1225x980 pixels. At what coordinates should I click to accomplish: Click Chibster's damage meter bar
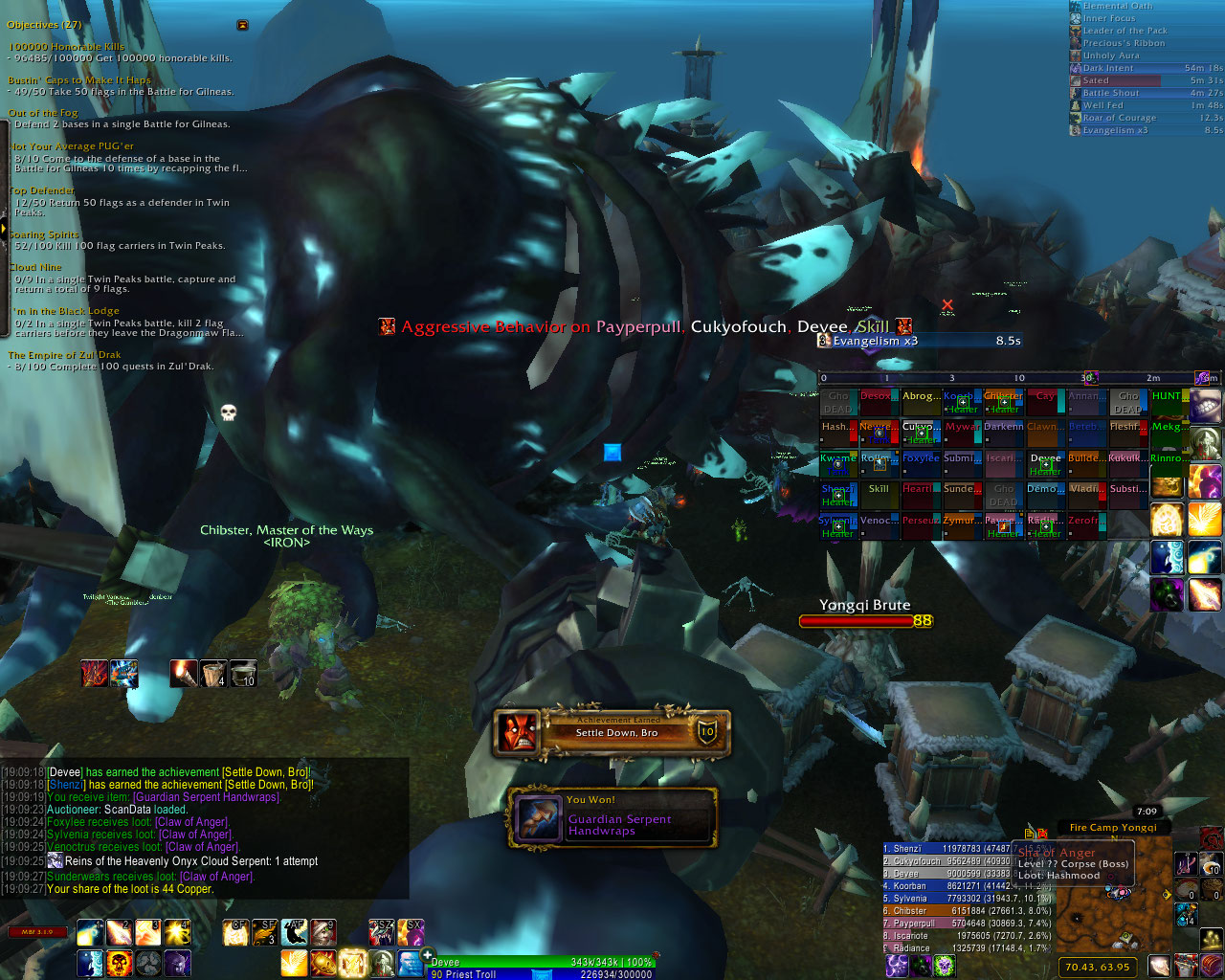(x=947, y=911)
